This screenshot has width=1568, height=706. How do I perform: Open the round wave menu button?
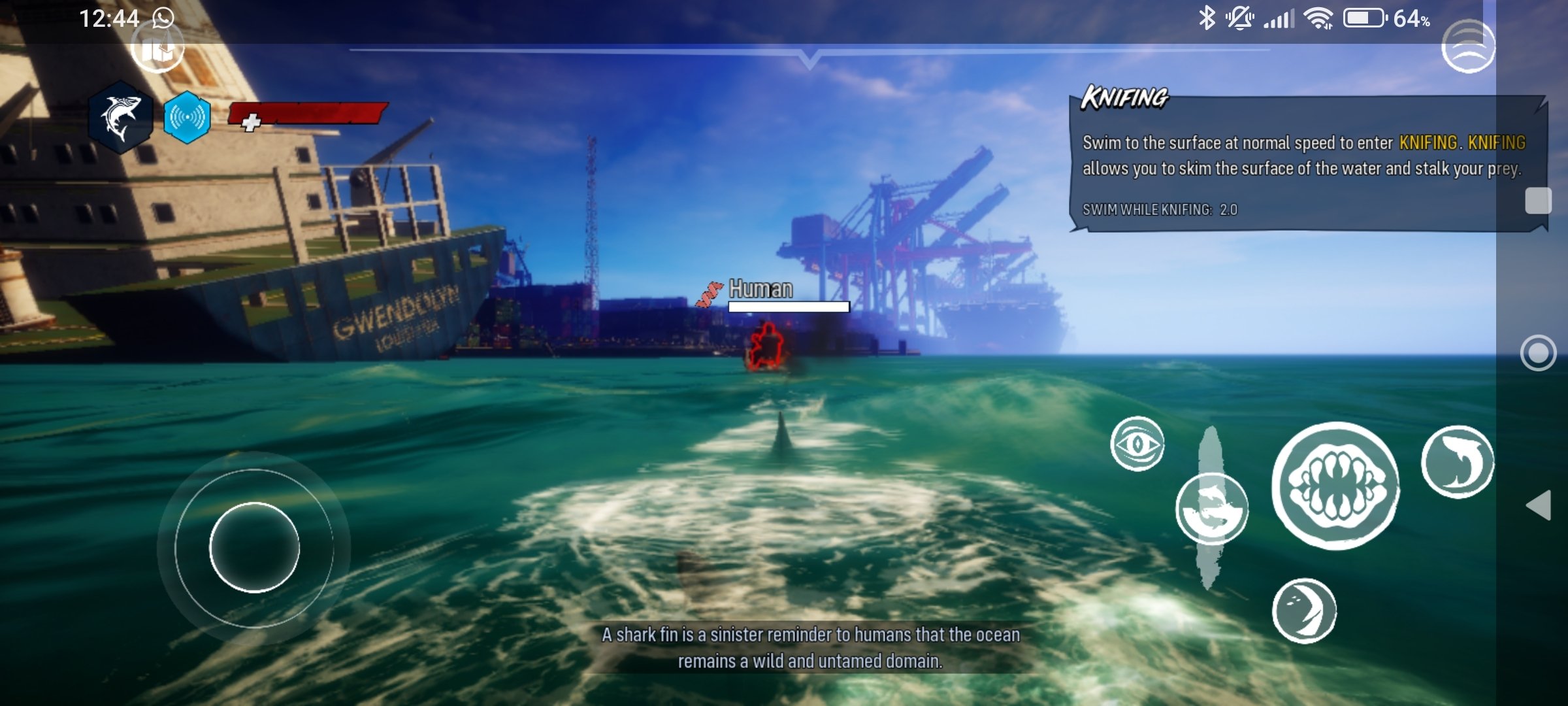click(x=1468, y=46)
